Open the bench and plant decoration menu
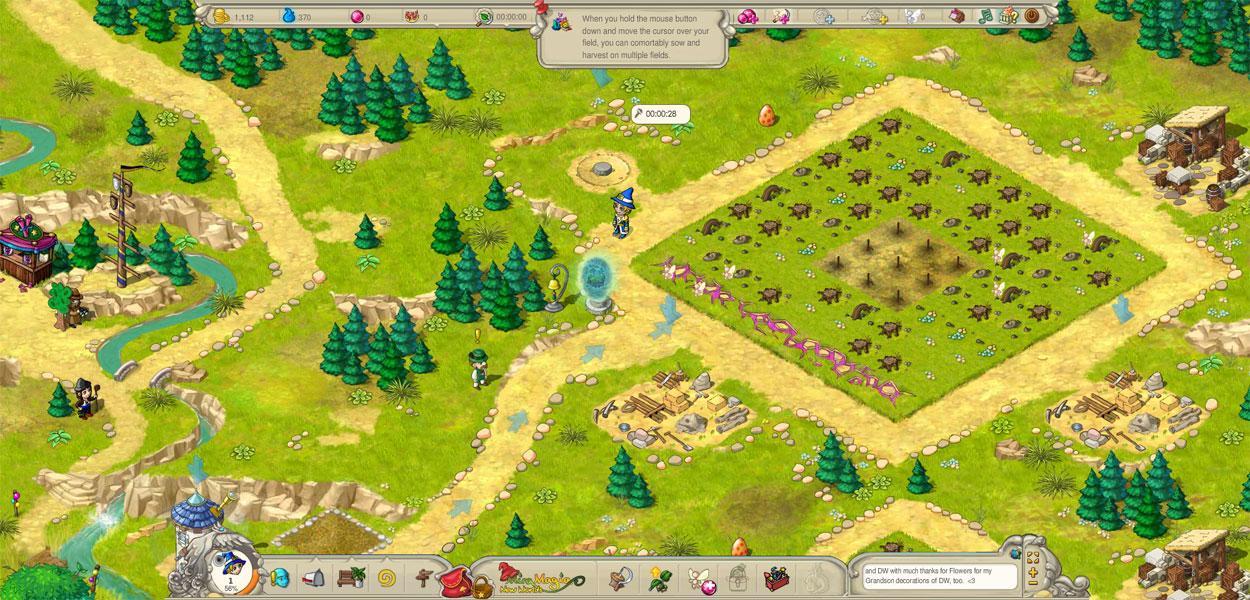This screenshot has width=1250, height=600. tap(351, 577)
